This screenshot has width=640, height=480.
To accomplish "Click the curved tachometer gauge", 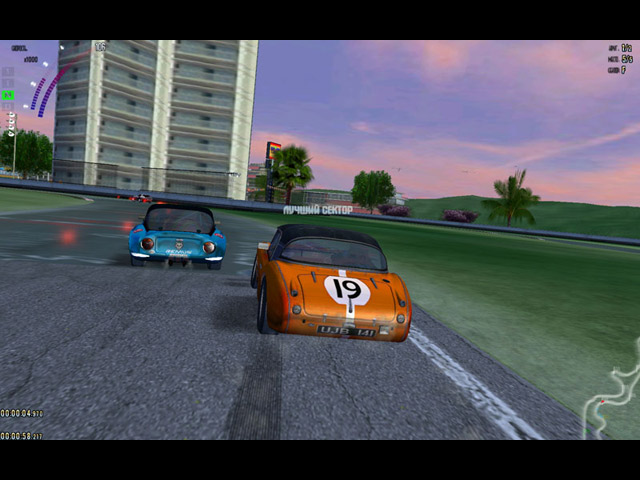I will tap(46, 87).
